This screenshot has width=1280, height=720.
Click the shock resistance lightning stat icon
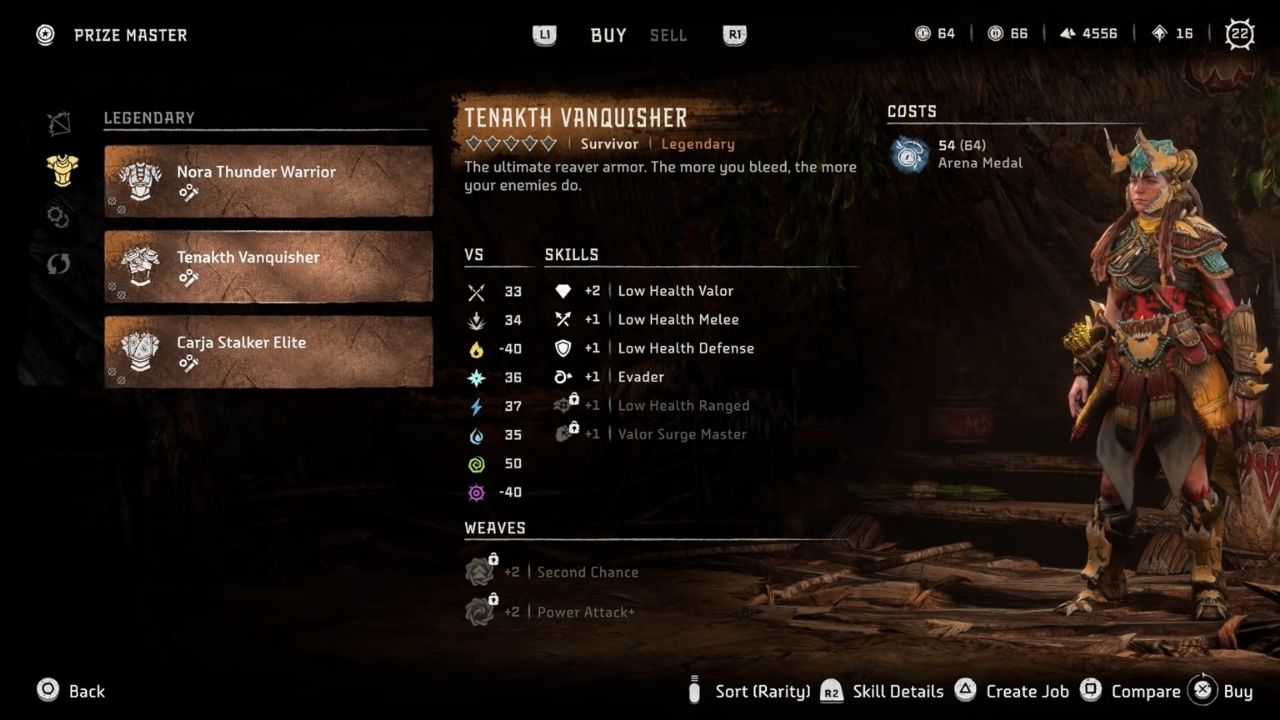[x=475, y=406]
